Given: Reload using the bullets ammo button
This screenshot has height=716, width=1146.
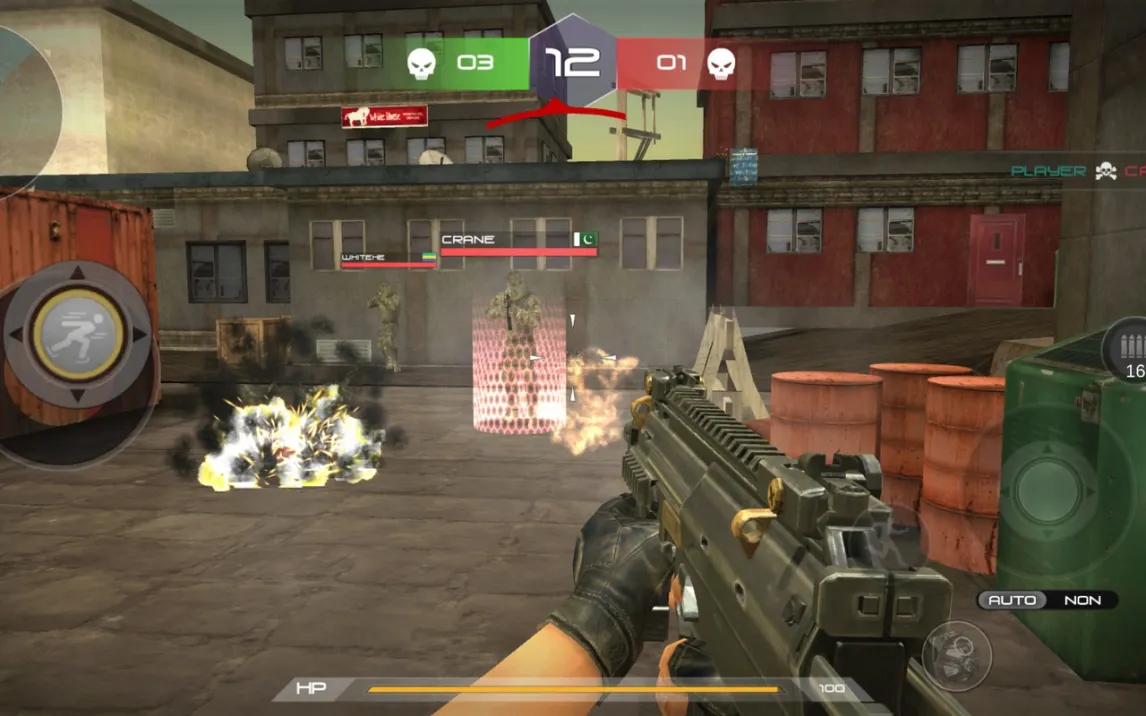Looking at the screenshot, I should (x=1130, y=352).
